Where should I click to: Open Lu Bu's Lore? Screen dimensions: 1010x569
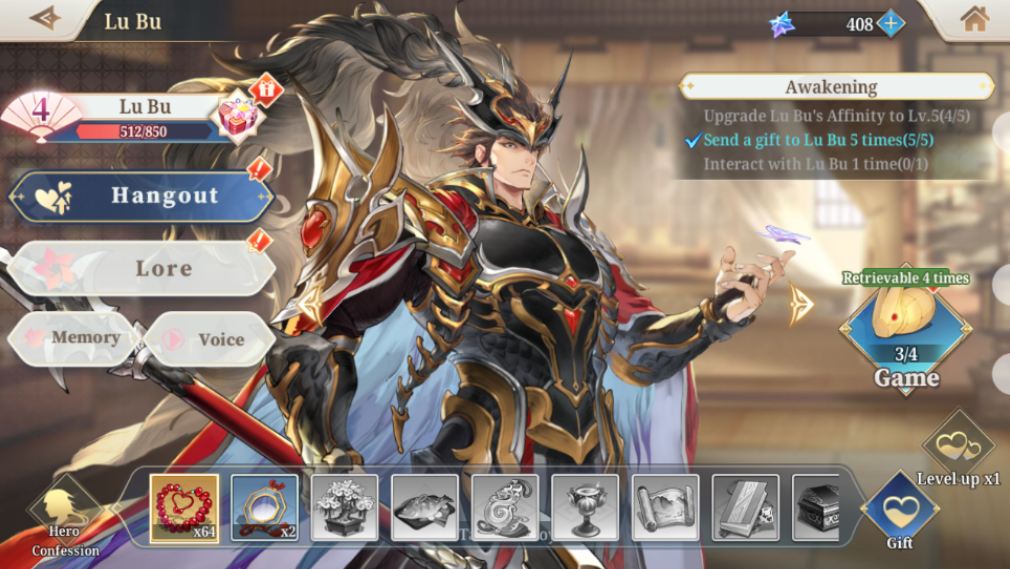tap(141, 268)
